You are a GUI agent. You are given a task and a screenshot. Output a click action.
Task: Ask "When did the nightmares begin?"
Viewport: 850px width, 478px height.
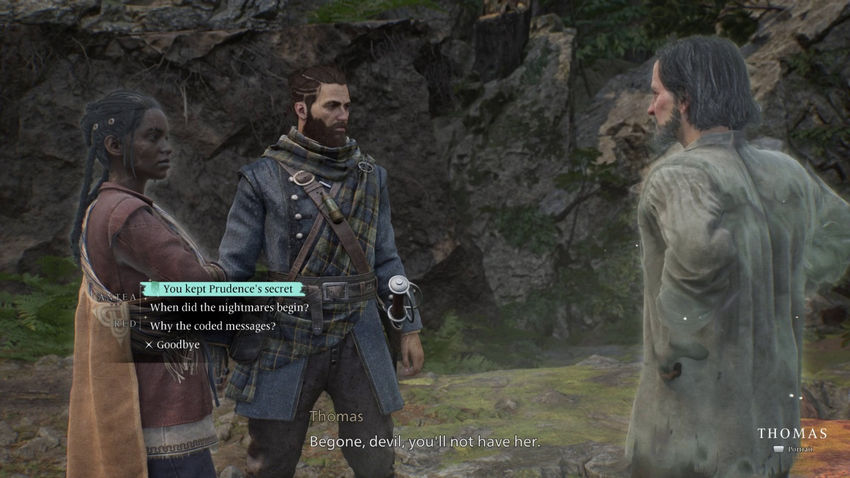[x=229, y=307]
